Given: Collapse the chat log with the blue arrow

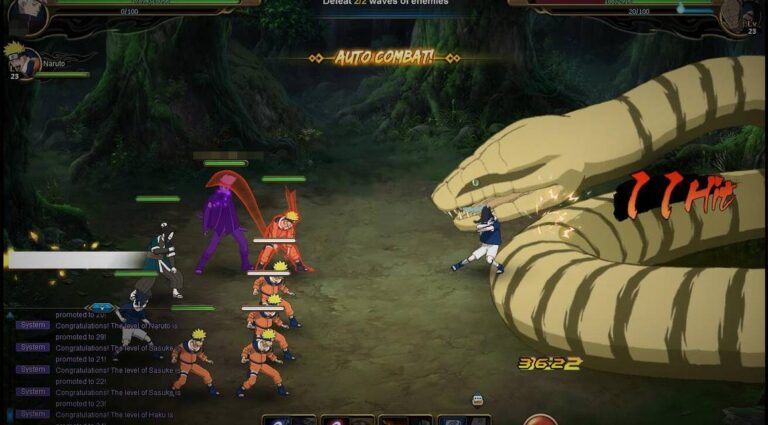Looking at the screenshot, I should [x=101, y=307].
